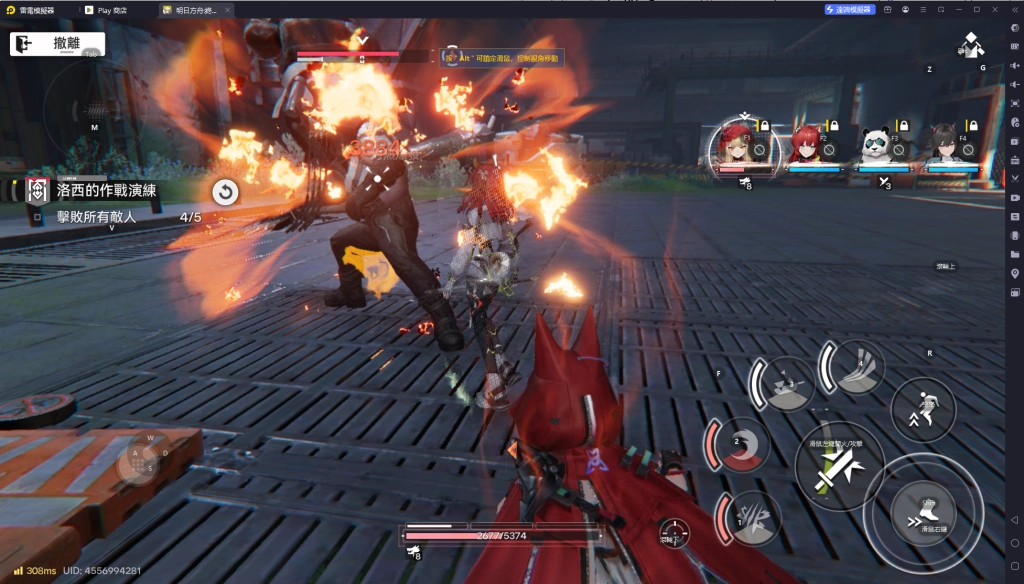This screenshot has width=1024, height=584.
Task: Click the 撤離 retreat button
Action: pyautogui.click(x=58, y=45)
